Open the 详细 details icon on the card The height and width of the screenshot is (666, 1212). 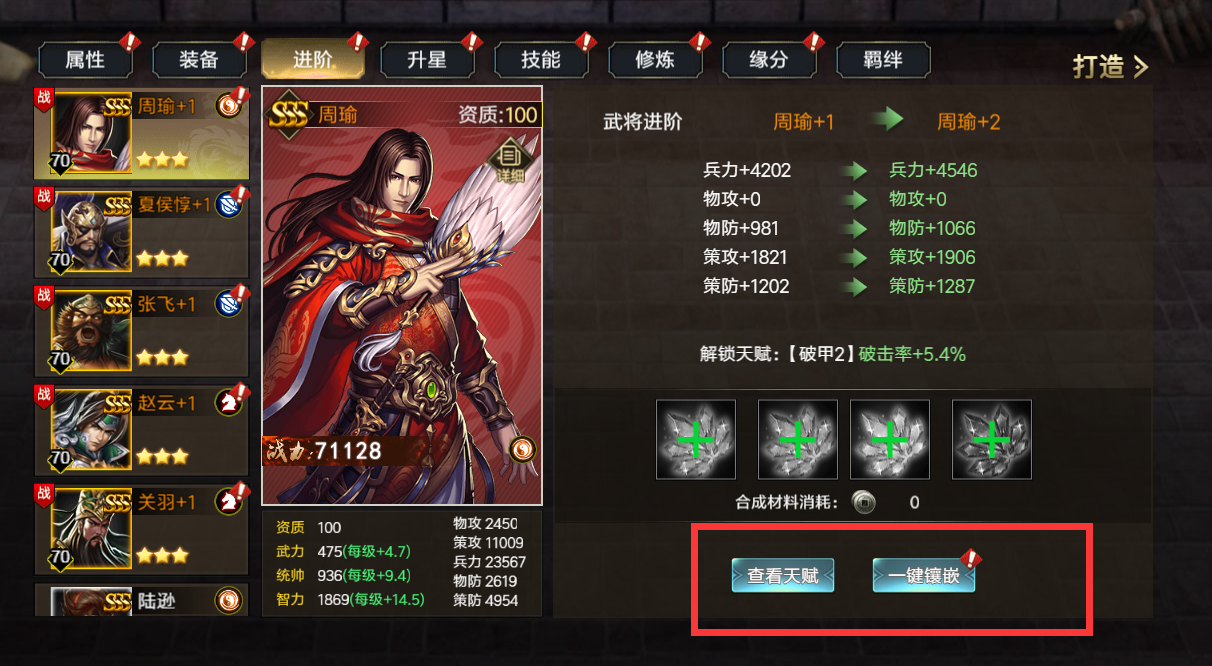point(510,160)
